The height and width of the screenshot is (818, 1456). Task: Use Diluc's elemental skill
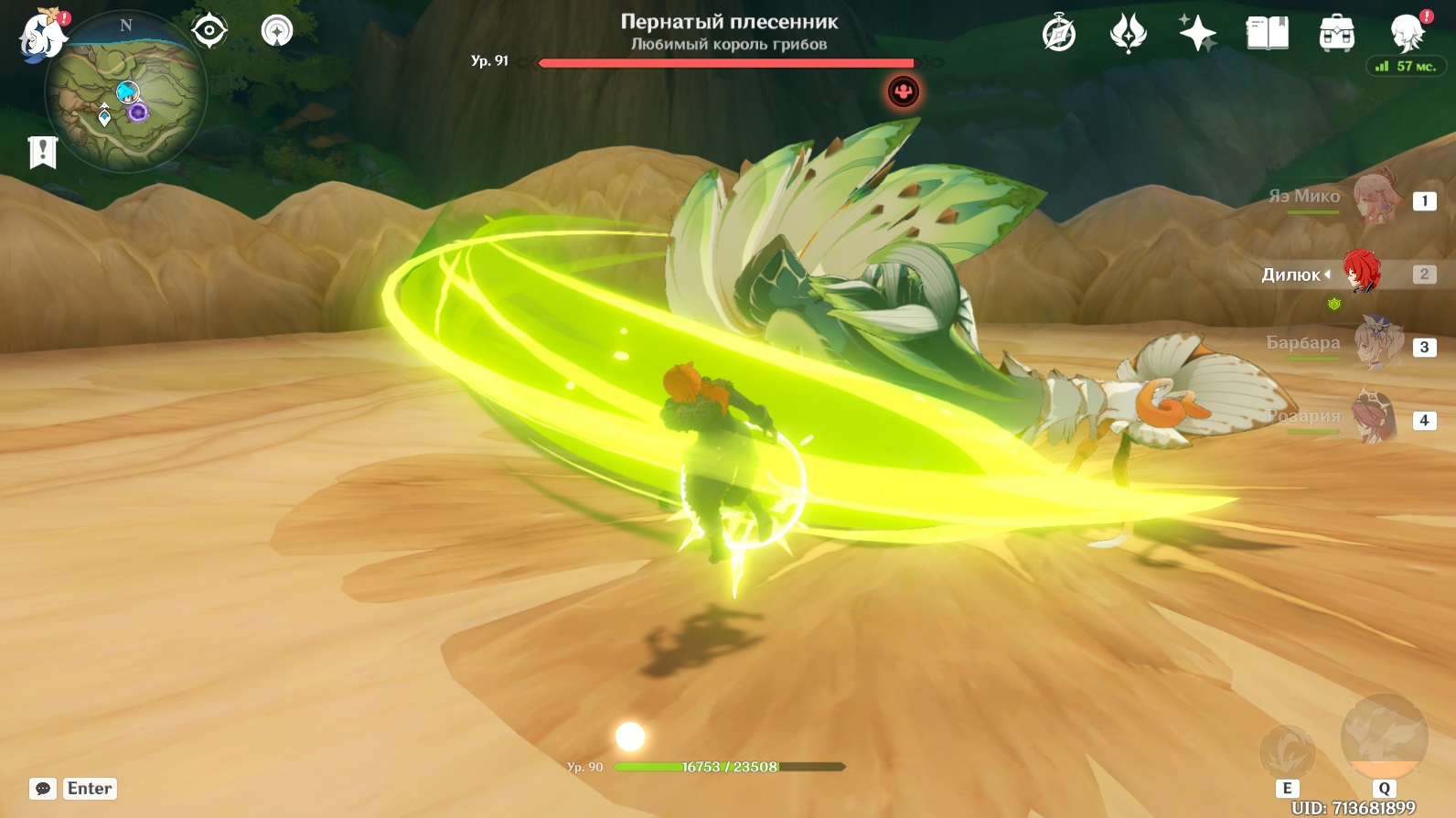click(1288, 752)
